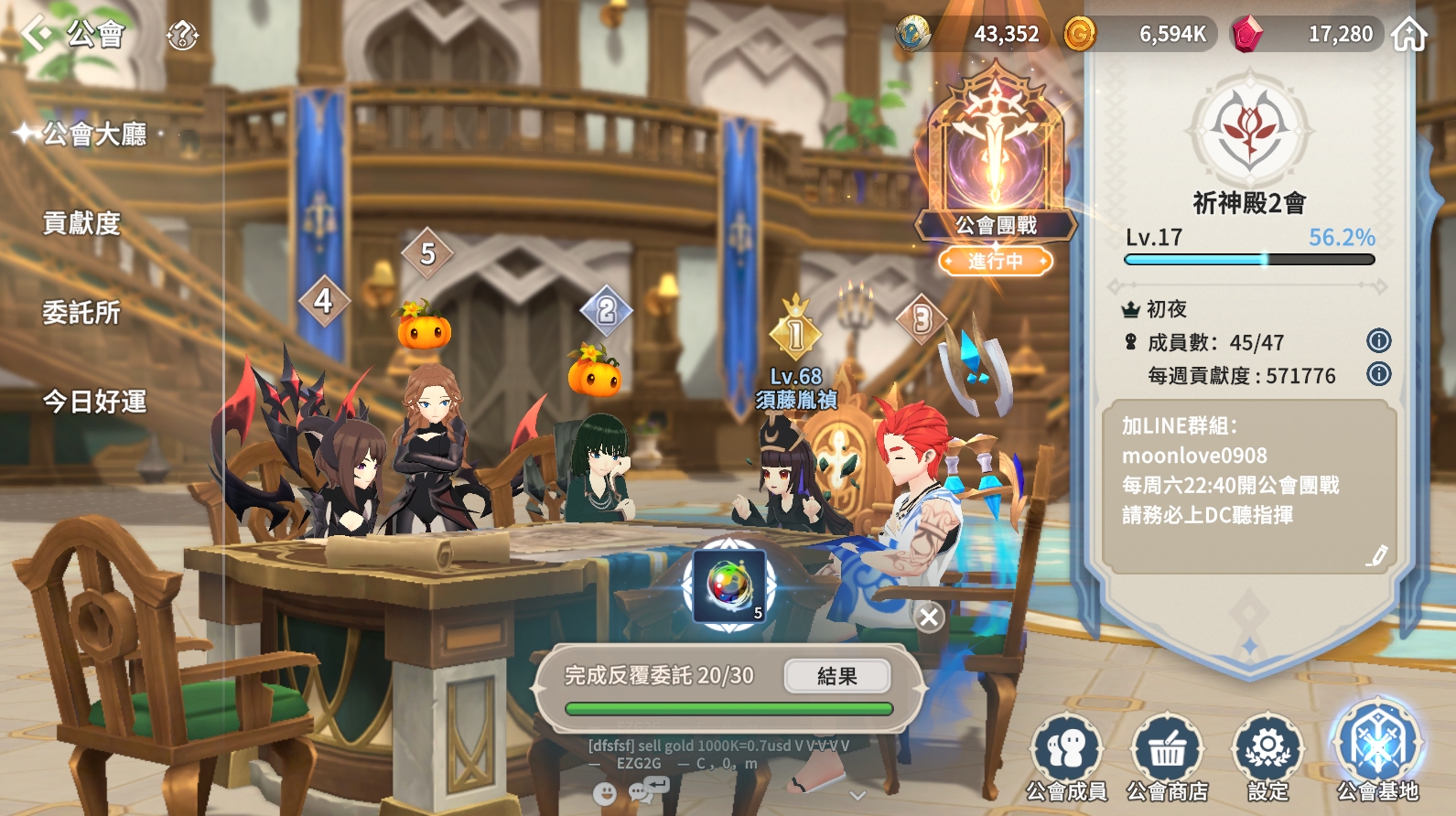1456x816 pixels.
Task: Open the 委託所 commission office
Action: click(x=81, y=313)
